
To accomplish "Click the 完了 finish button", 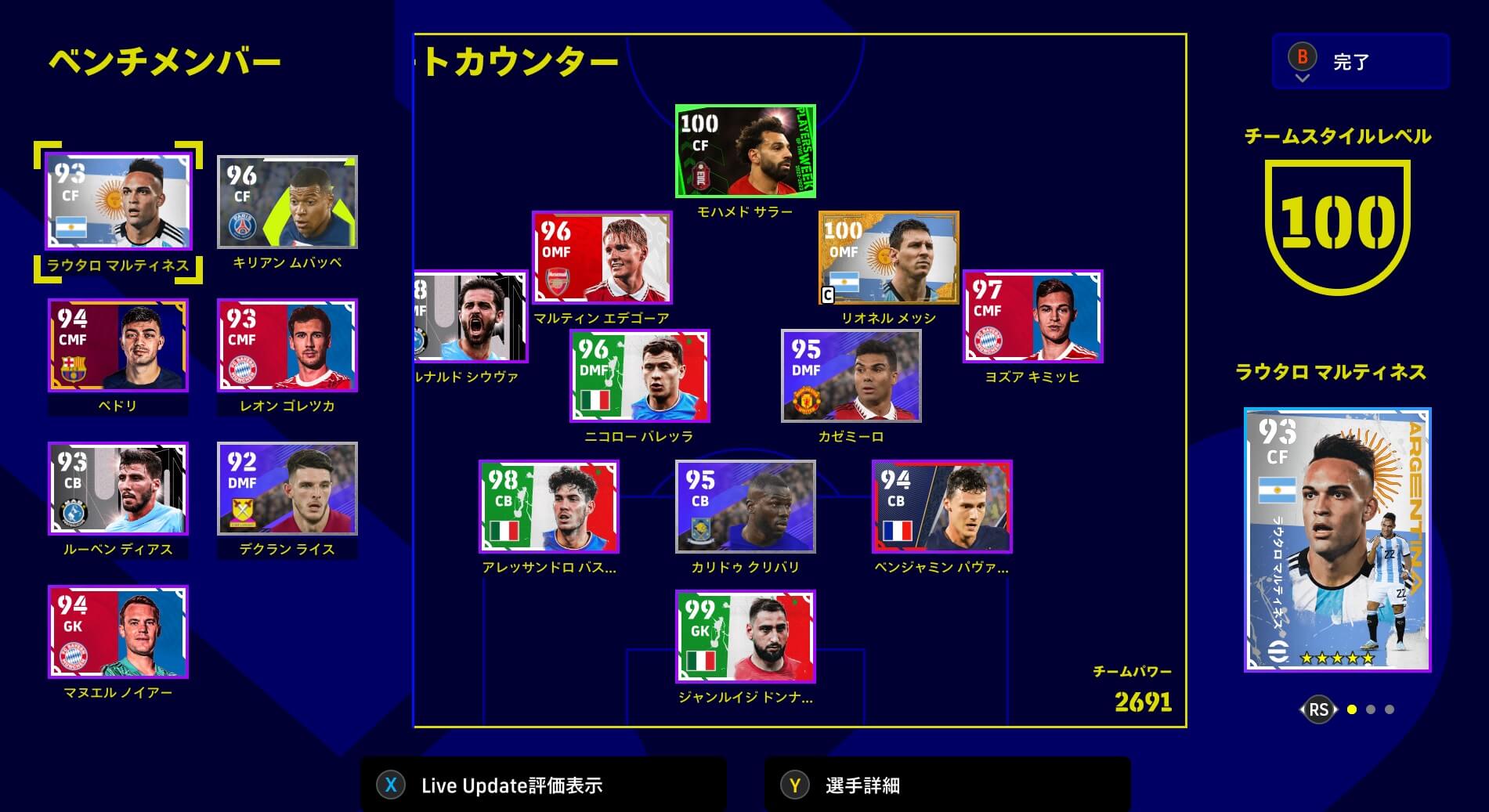I will tap(1360, 61).
